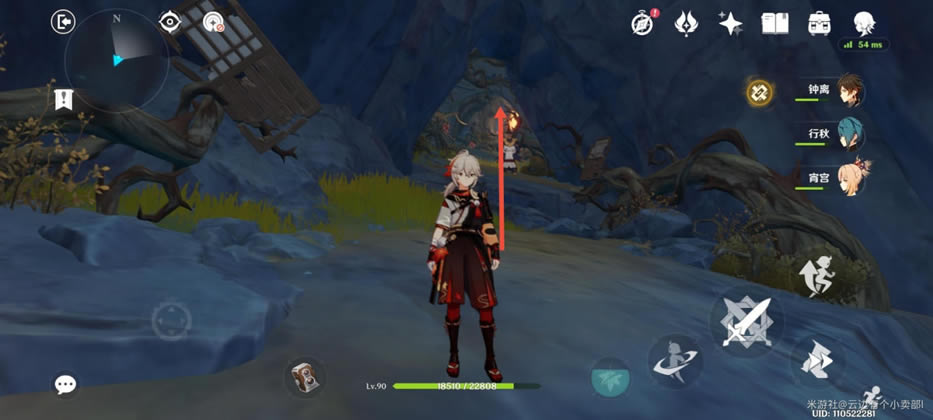Open the handbook book icon

pos(775,24)
